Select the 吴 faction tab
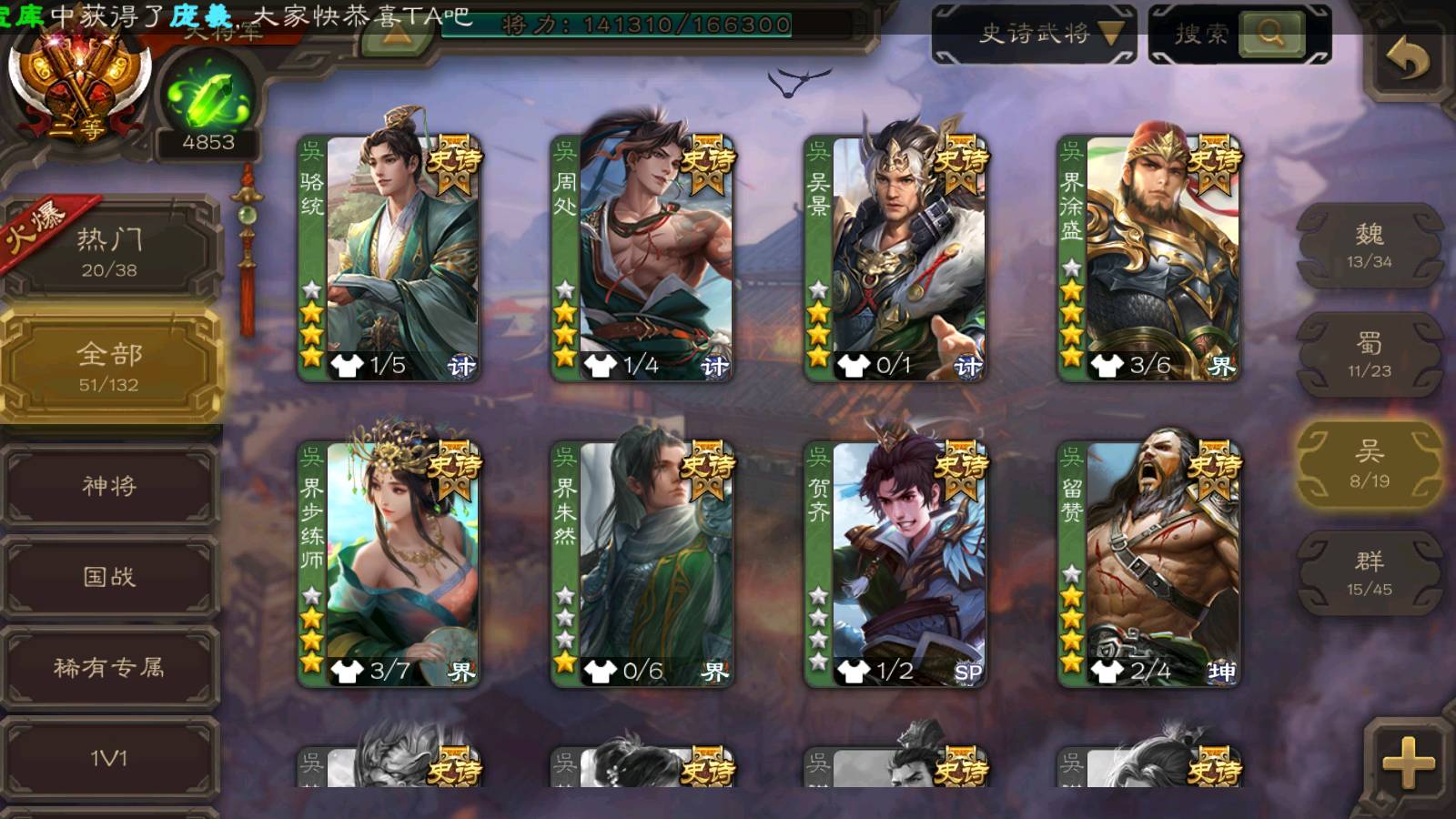1456x819 pixels. click(1369, 464)
